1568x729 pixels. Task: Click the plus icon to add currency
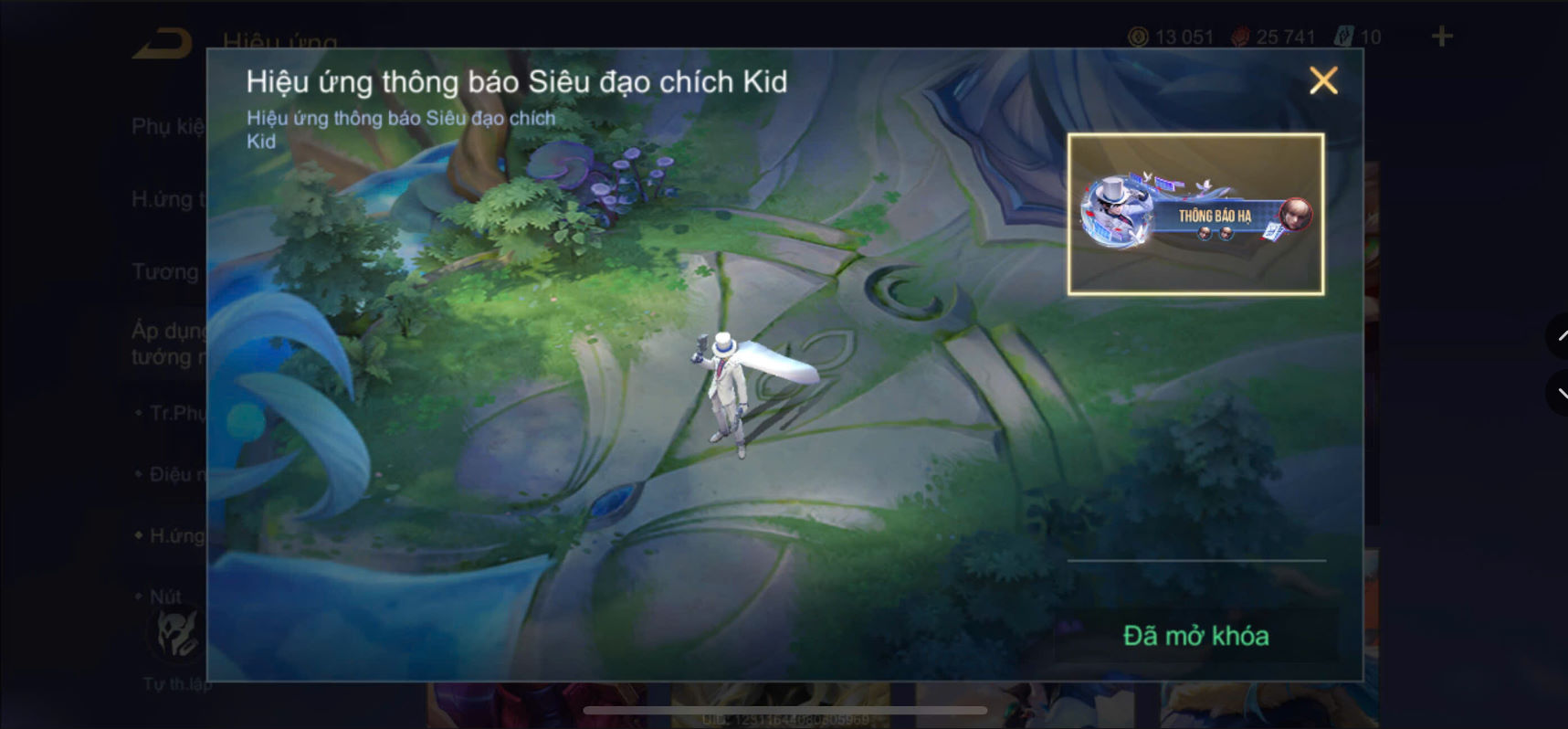(1441, 36)
